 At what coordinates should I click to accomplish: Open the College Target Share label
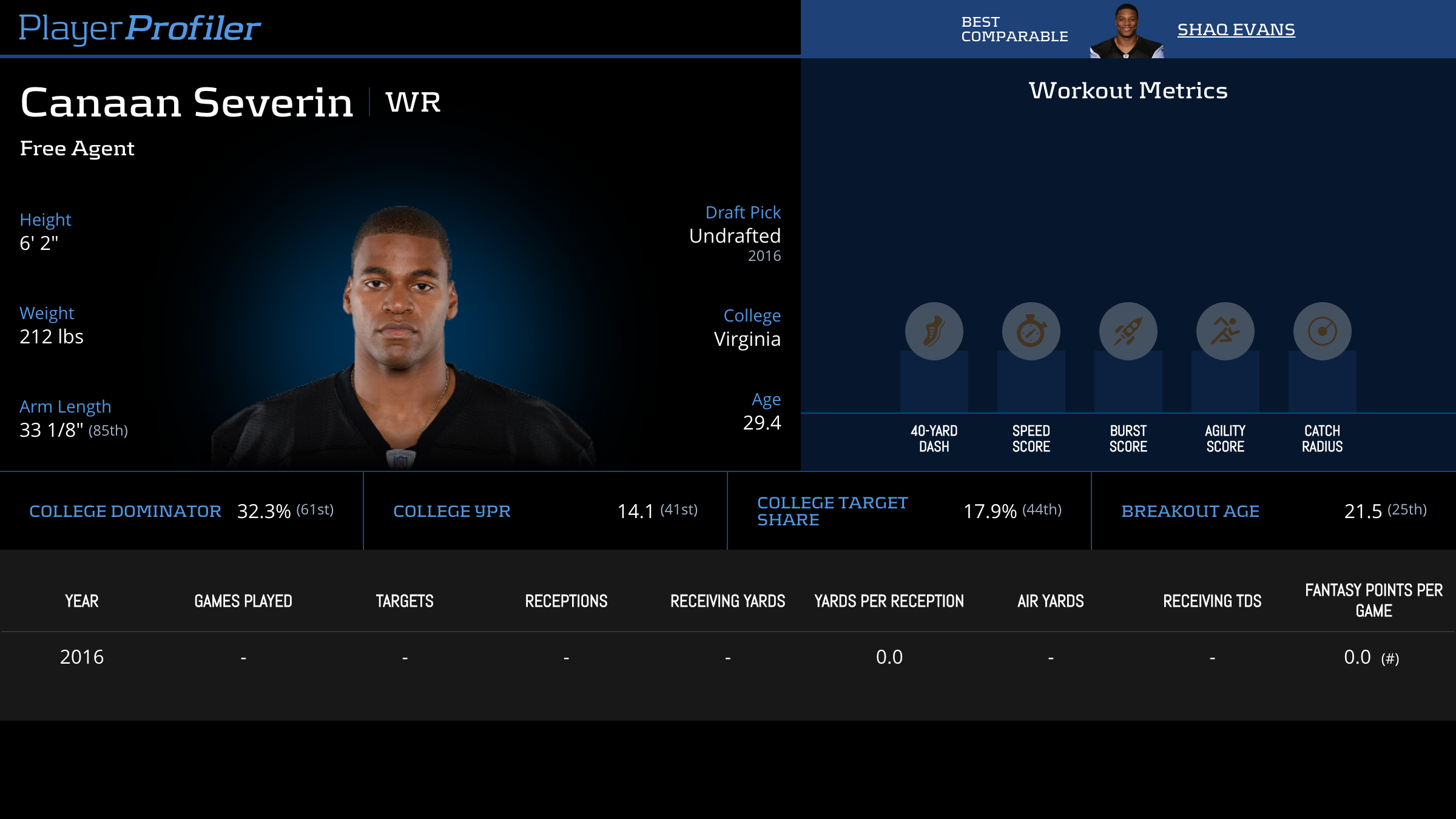tap(832, 511)
